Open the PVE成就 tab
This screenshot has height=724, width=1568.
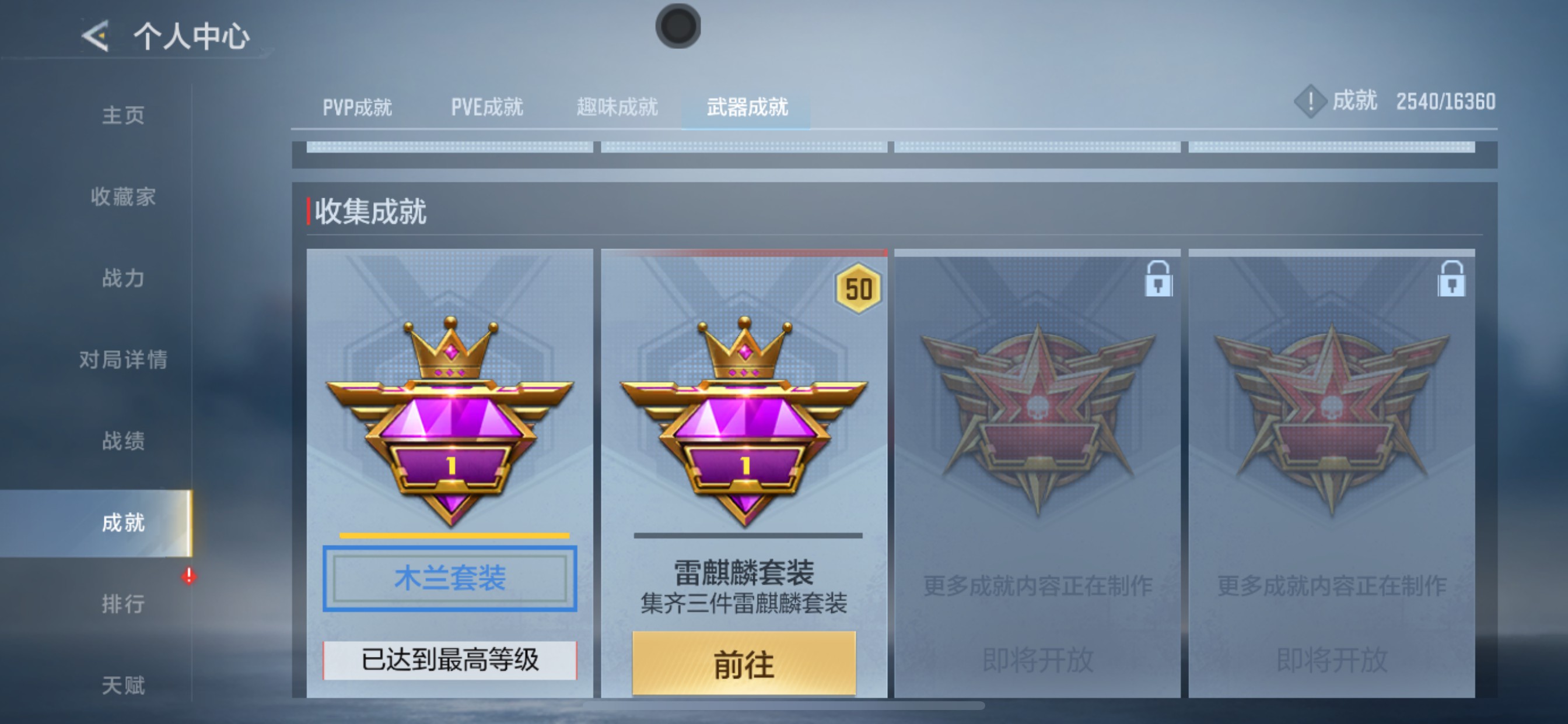[x=487, y=107]
